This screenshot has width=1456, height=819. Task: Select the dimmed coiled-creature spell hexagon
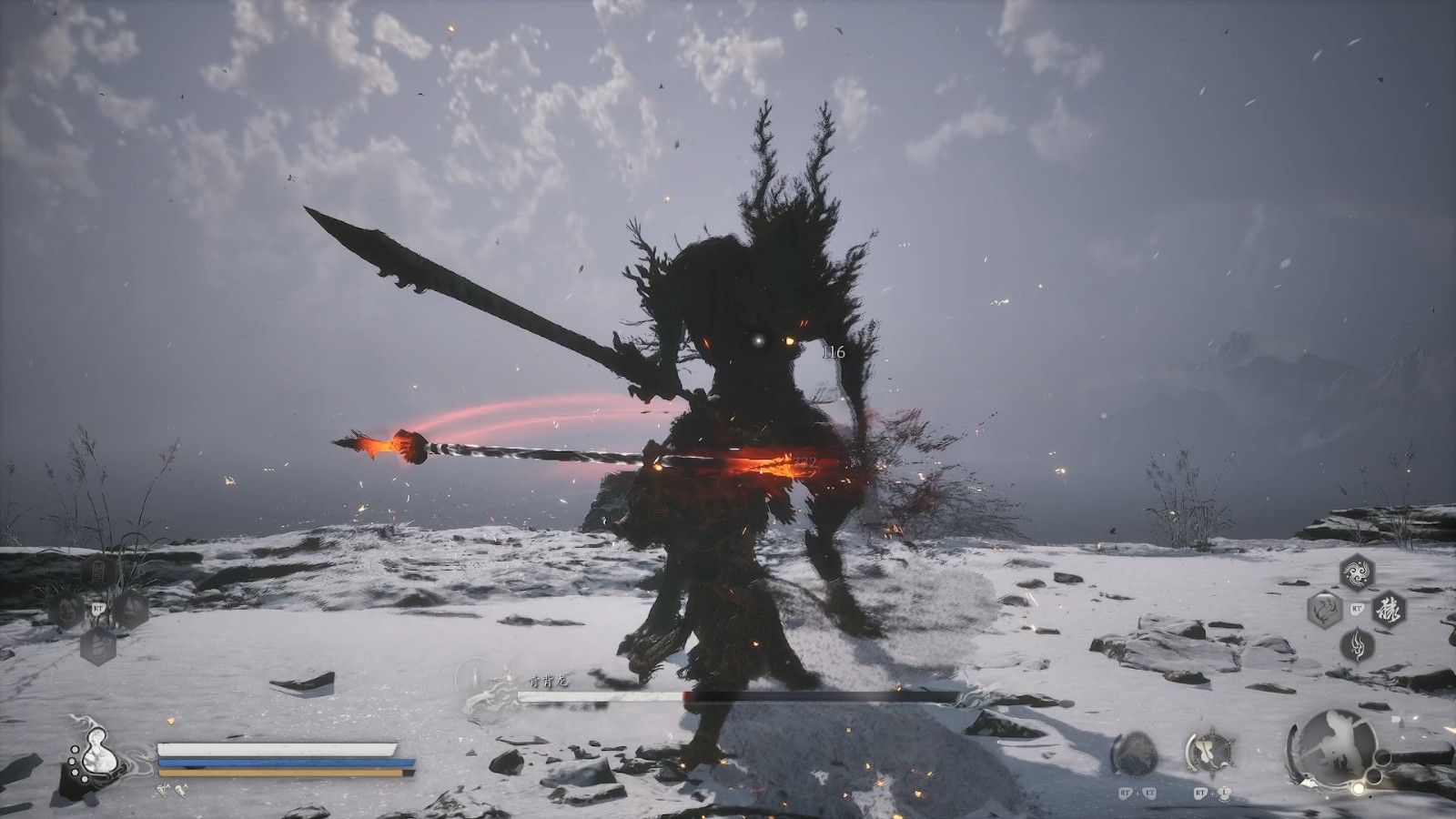[1324, 609]
